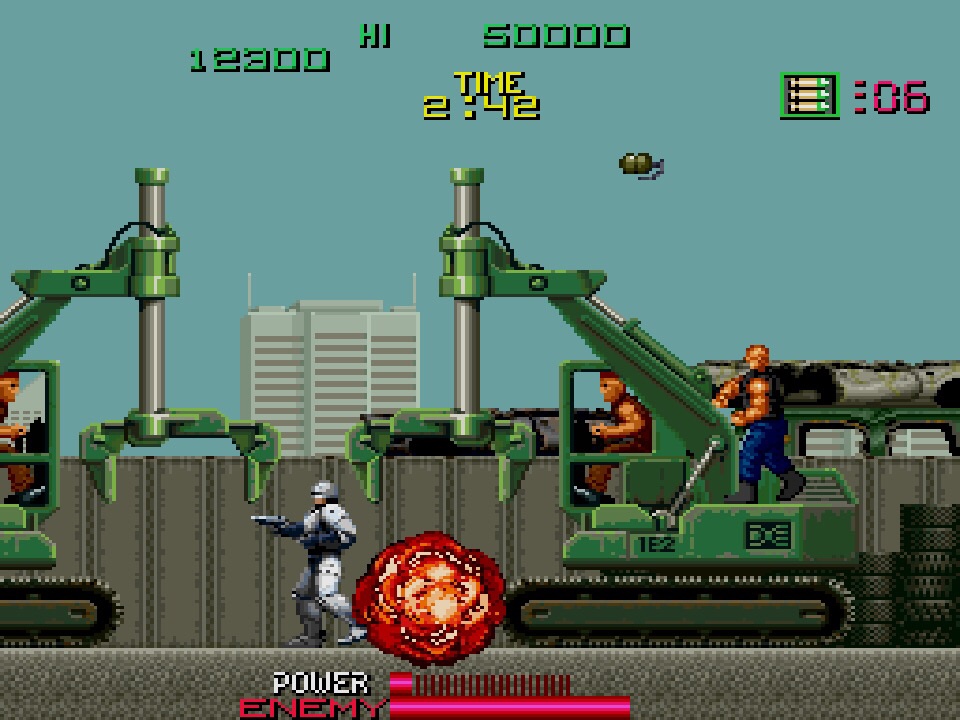
Task: Click the ammo magazine icon
Action: pyautogui.click(x=808, y=96)
